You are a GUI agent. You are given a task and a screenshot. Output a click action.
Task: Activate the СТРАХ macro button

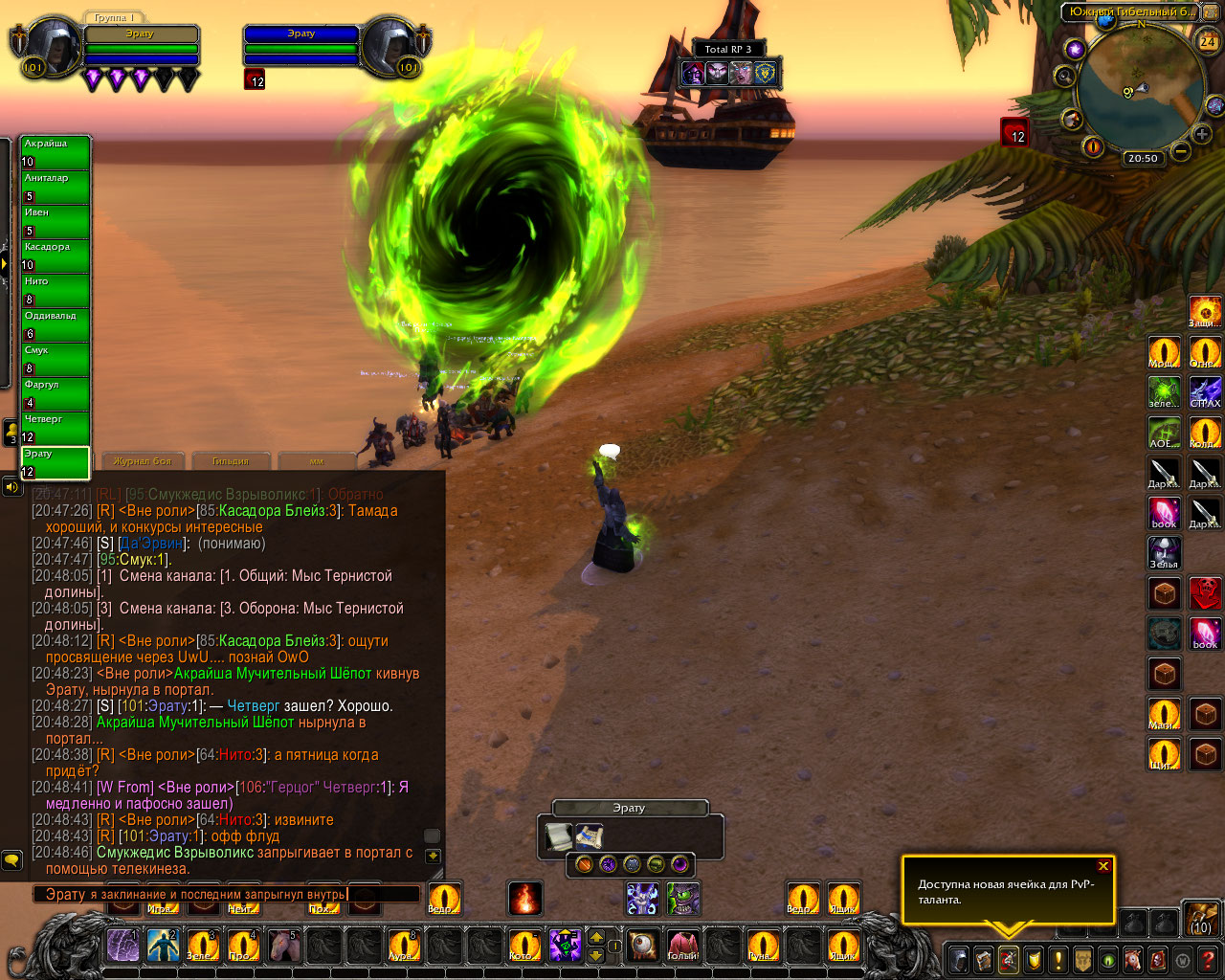point(1205,392)
